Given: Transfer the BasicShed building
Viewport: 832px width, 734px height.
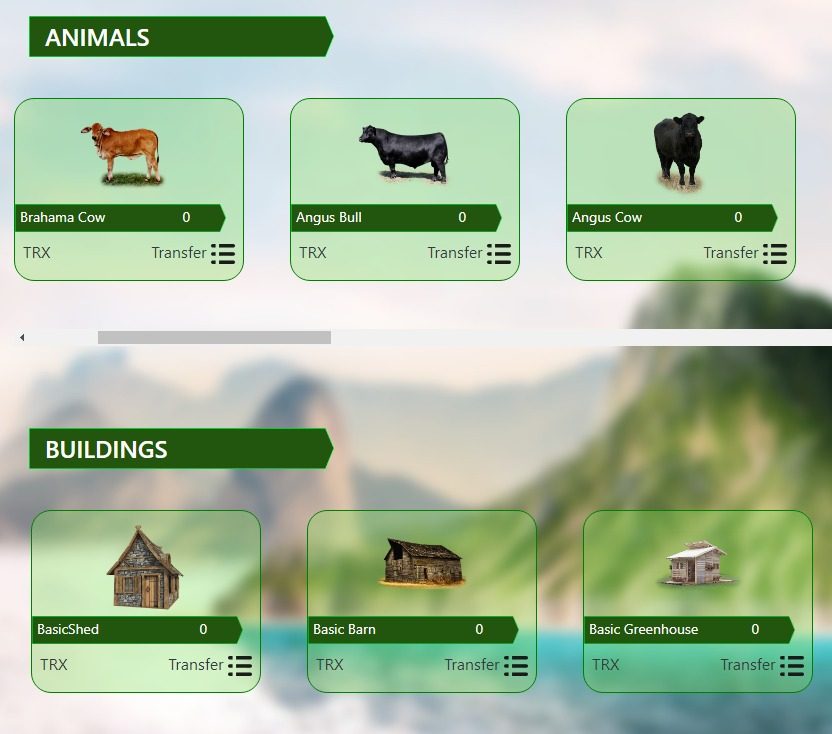Looking at the screenshot, I should coord(196,665).
